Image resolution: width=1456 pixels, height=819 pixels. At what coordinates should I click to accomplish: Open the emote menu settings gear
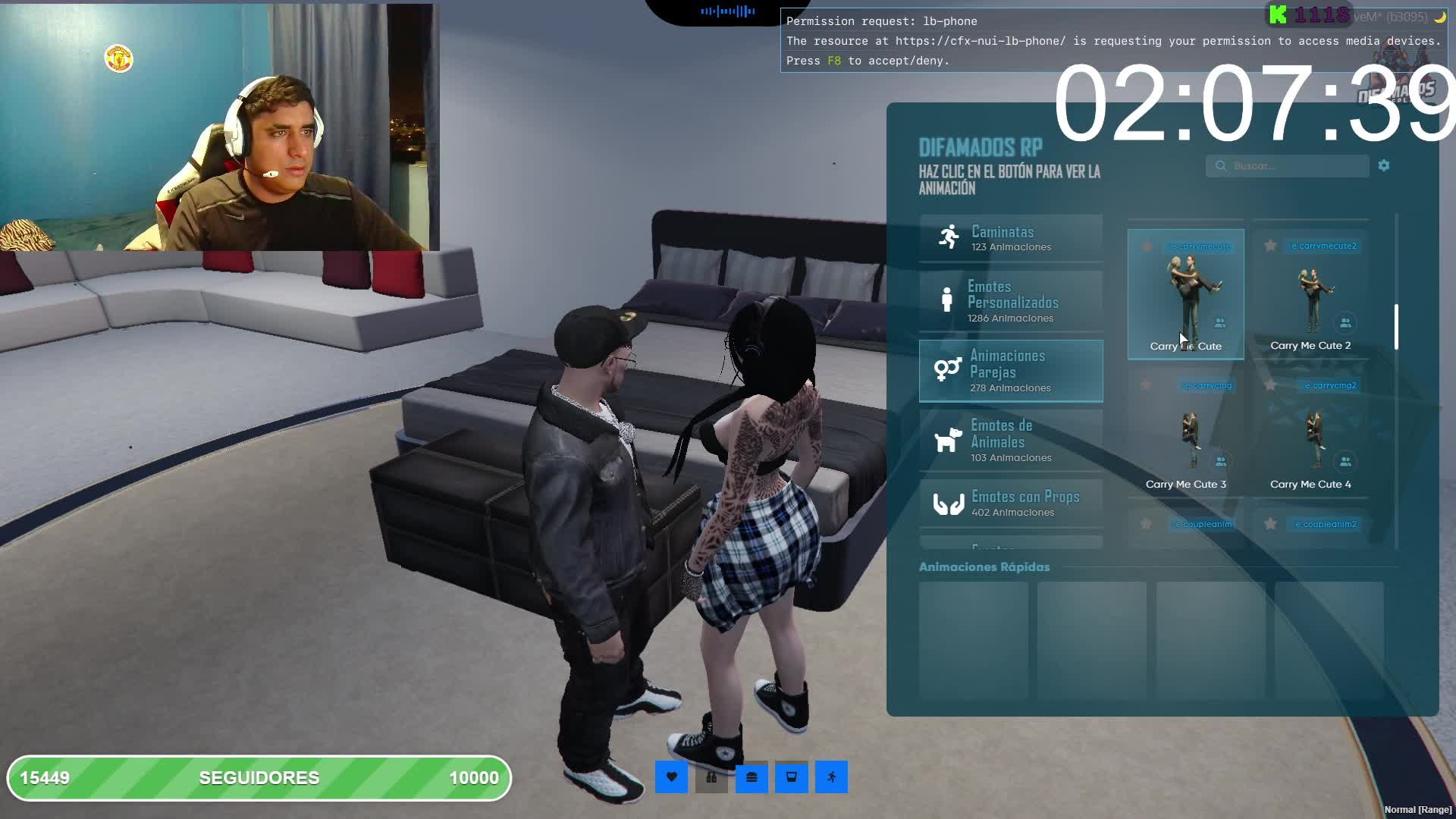point(1384,165)
